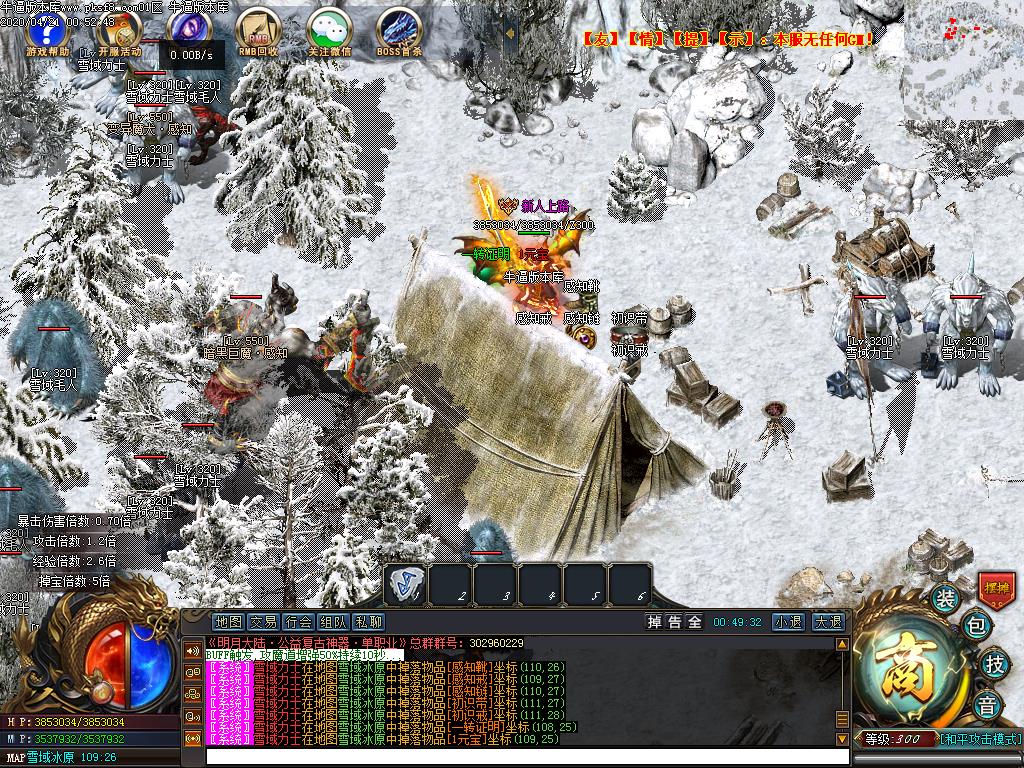1024x768 pixels.
Task: Activate the skill in hotbar slot 1
Action: click(406, 583)
